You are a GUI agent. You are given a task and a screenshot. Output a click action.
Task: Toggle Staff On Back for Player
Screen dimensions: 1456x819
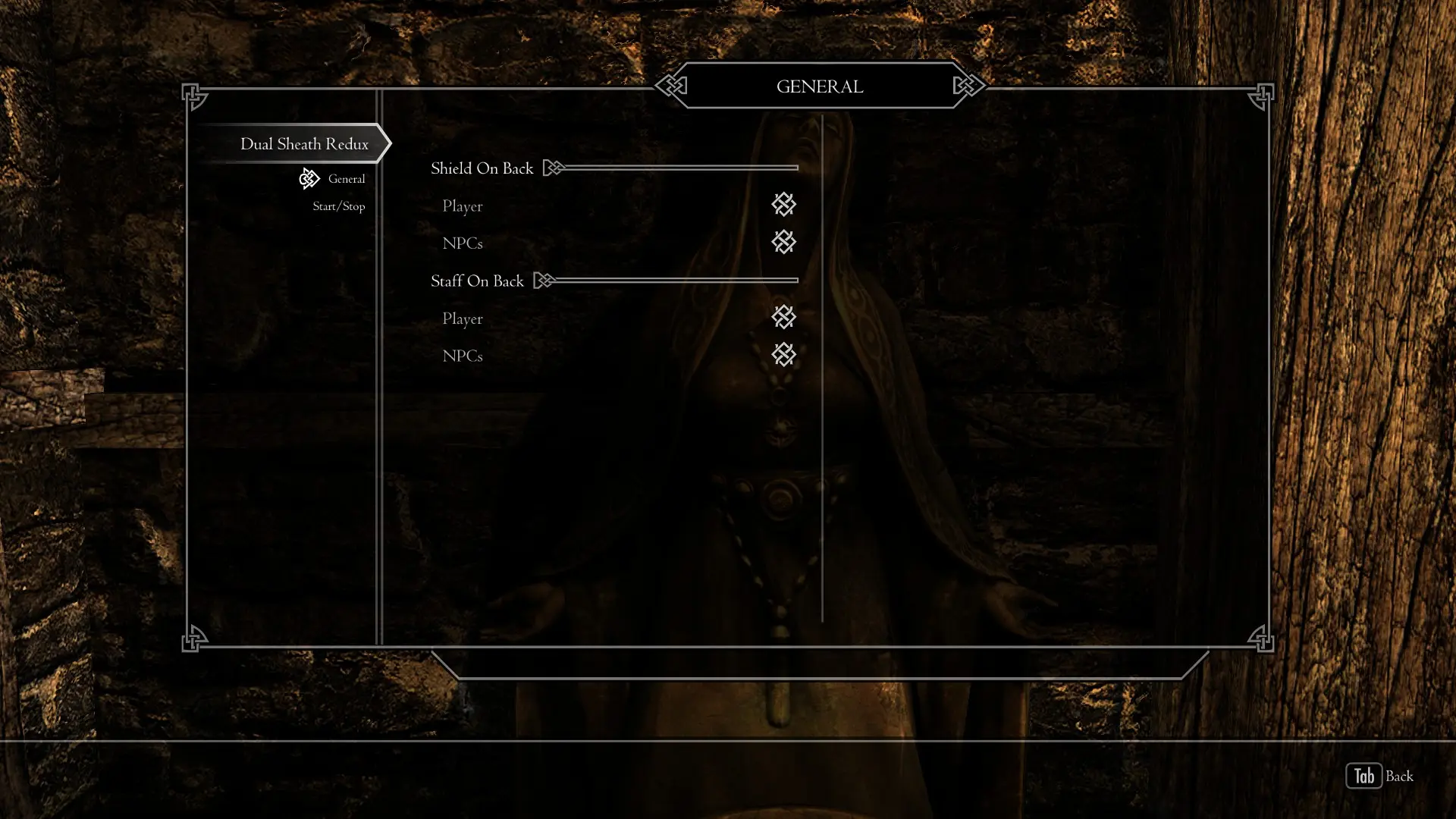point(783,318)
